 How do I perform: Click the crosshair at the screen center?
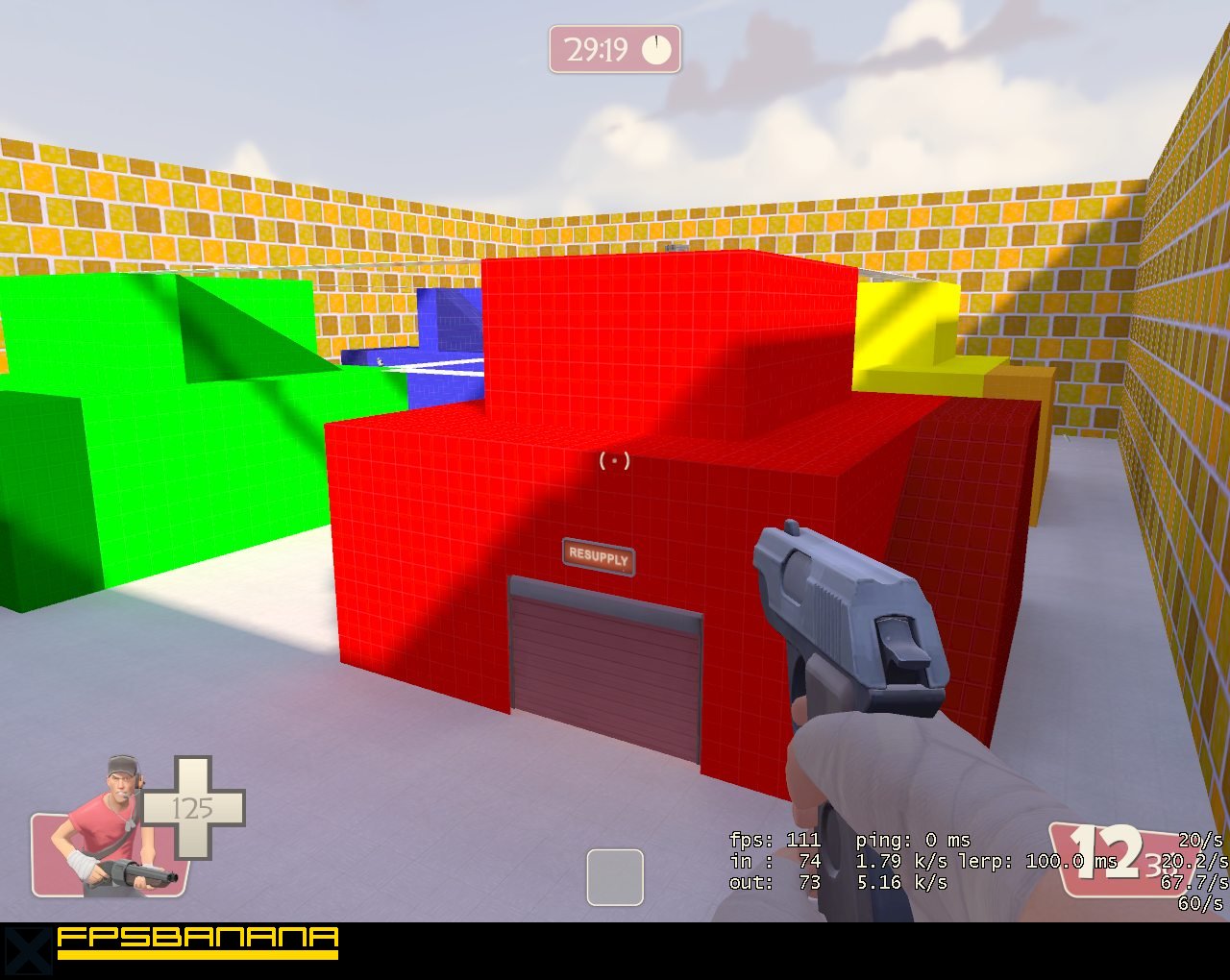pos(614,460)
